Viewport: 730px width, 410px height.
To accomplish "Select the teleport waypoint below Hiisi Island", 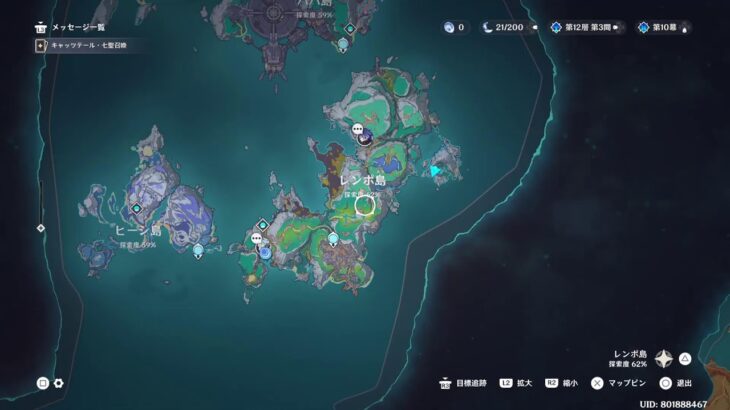I will click(x=198, y=250).
